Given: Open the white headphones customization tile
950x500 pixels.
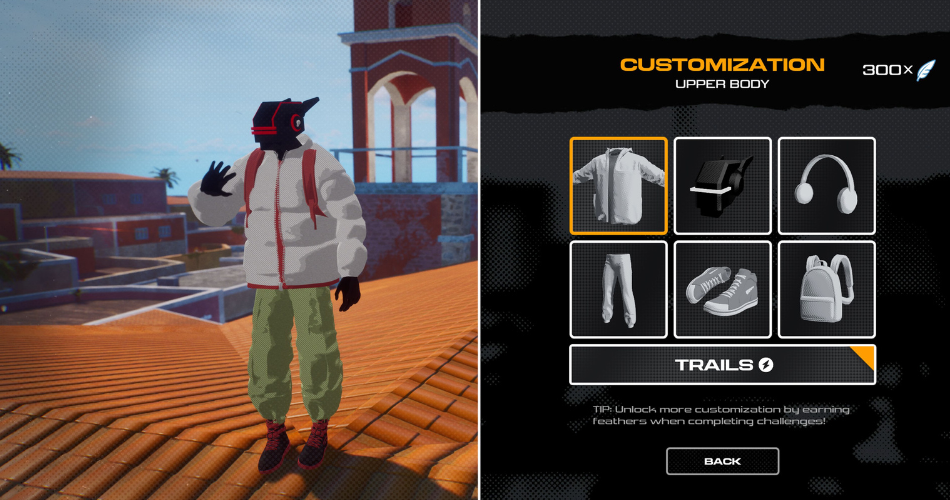Looking at the screenshot, I should [x=826, y=186].
